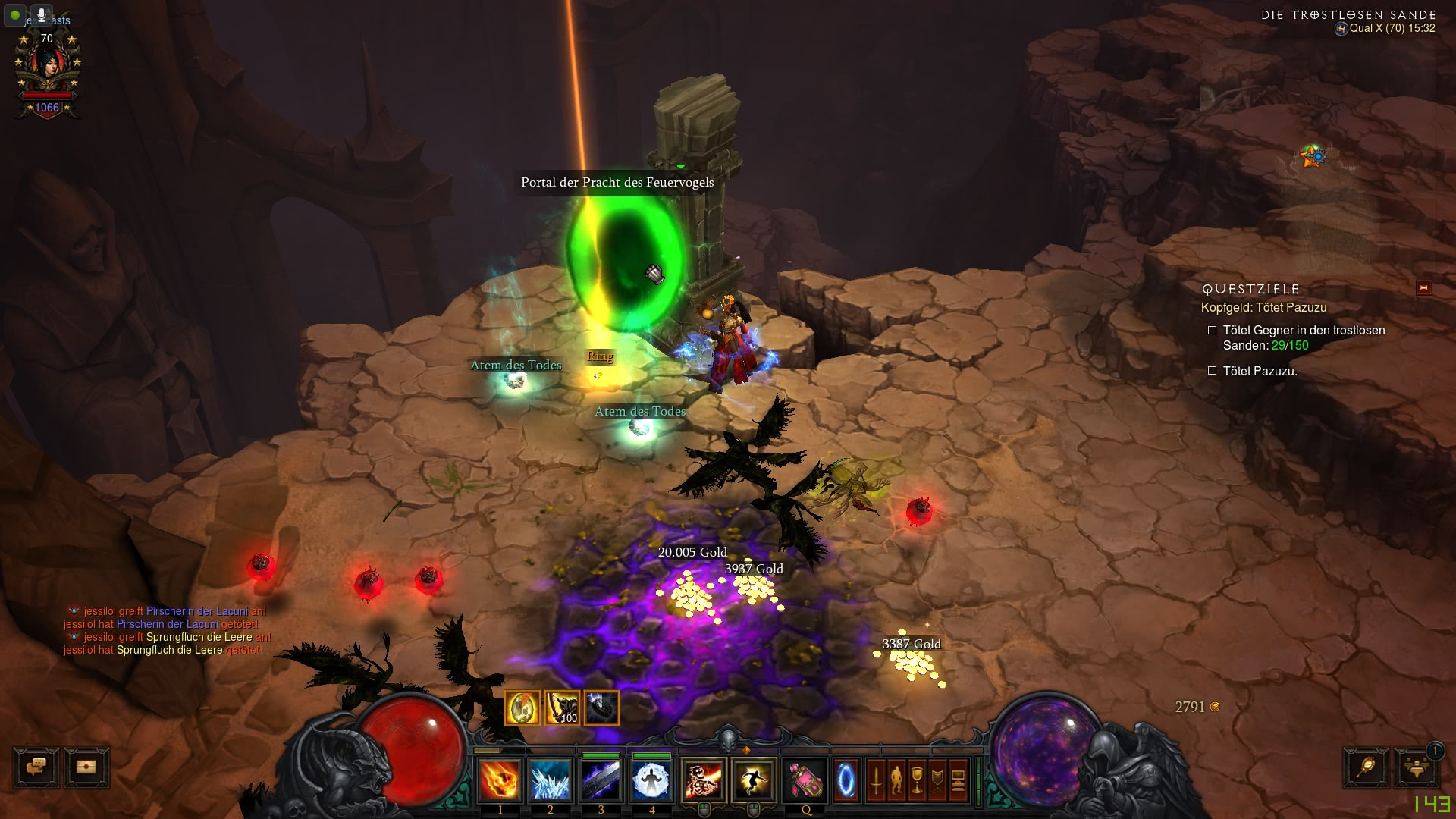Image resolution: width=1456 pixels, height=819 pixels.
Task: Trigger the white aura figure skill
Action: 651,780
